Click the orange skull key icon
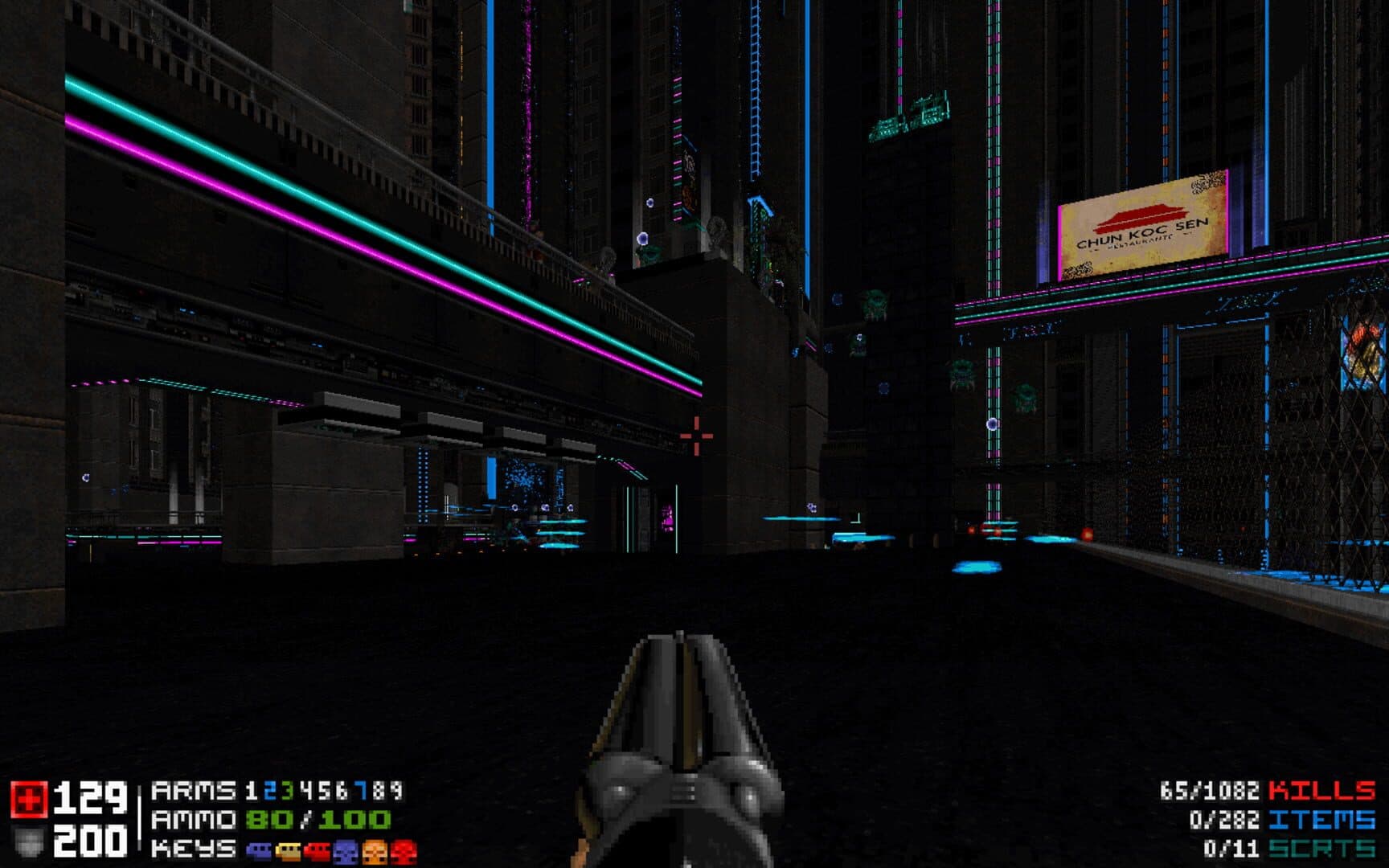1389x868 pixels. coord(375,850)
